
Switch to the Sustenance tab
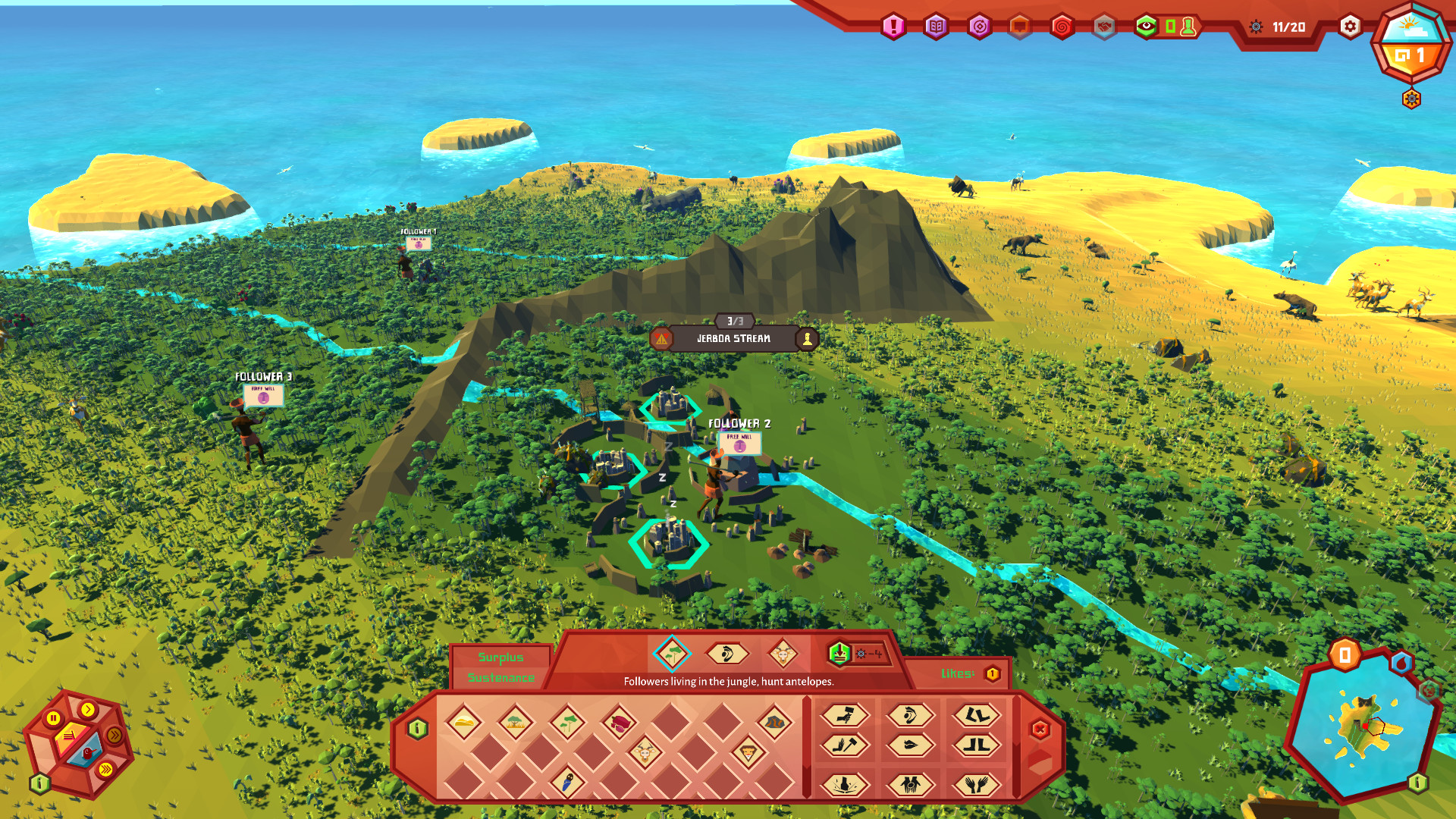(x=500, y=679)
